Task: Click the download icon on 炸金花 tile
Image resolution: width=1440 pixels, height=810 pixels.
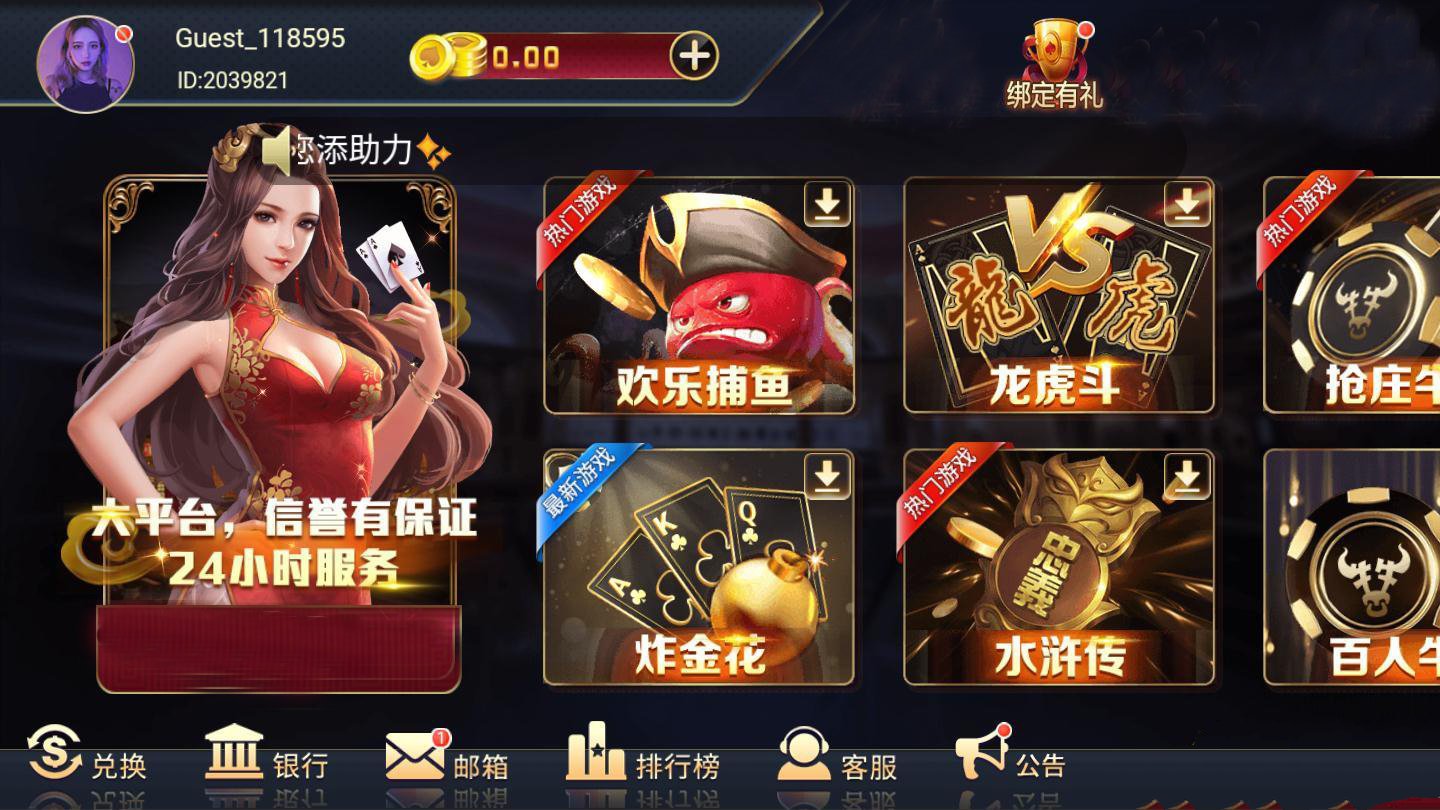Action: pyautogui.click(x=825, y=478)
